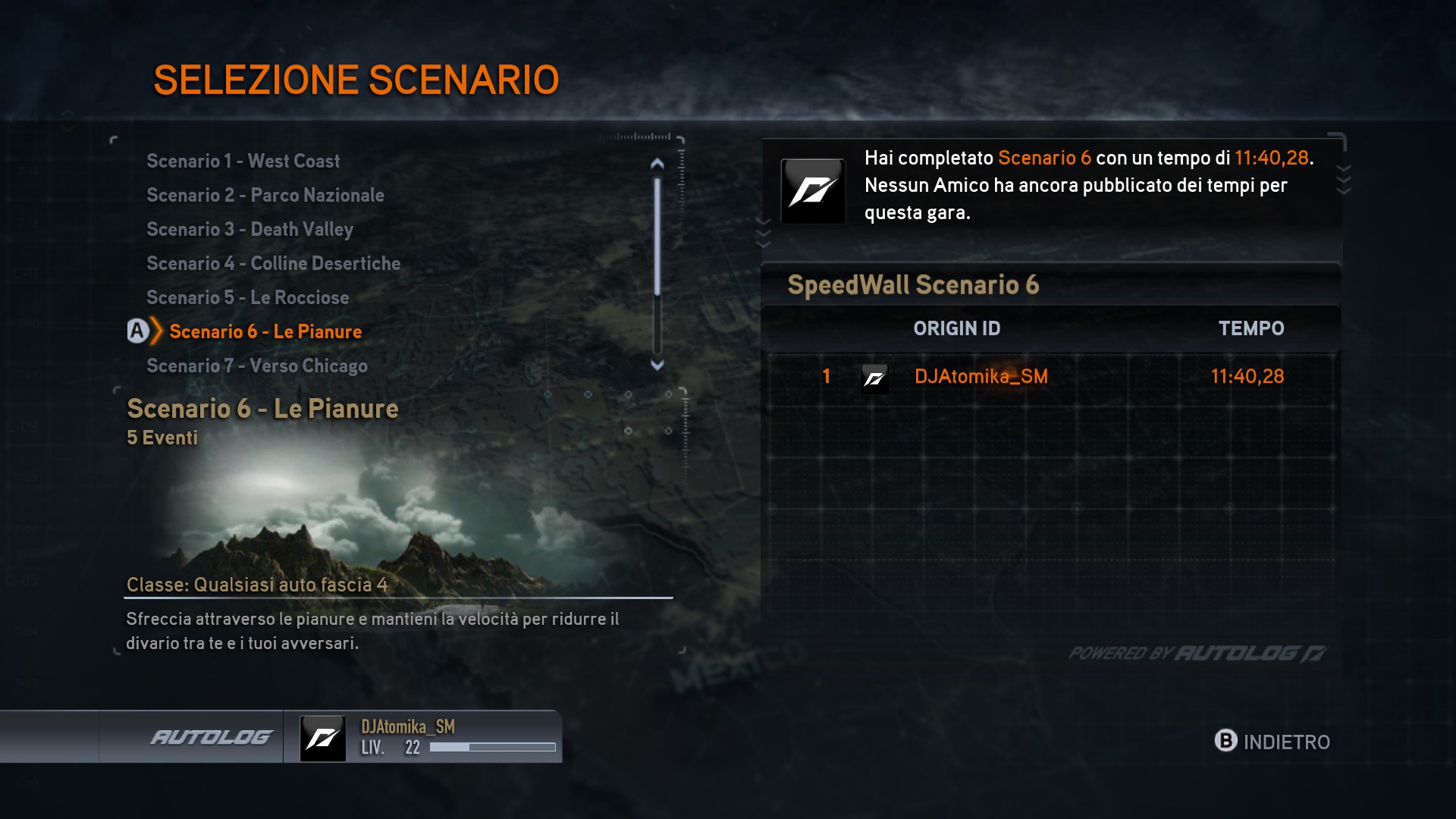The width and height of the screenshot is (1456, 819).
Task: Choose Scenario 2 - Parco Nazionale
Action: [x=265, y=195]
